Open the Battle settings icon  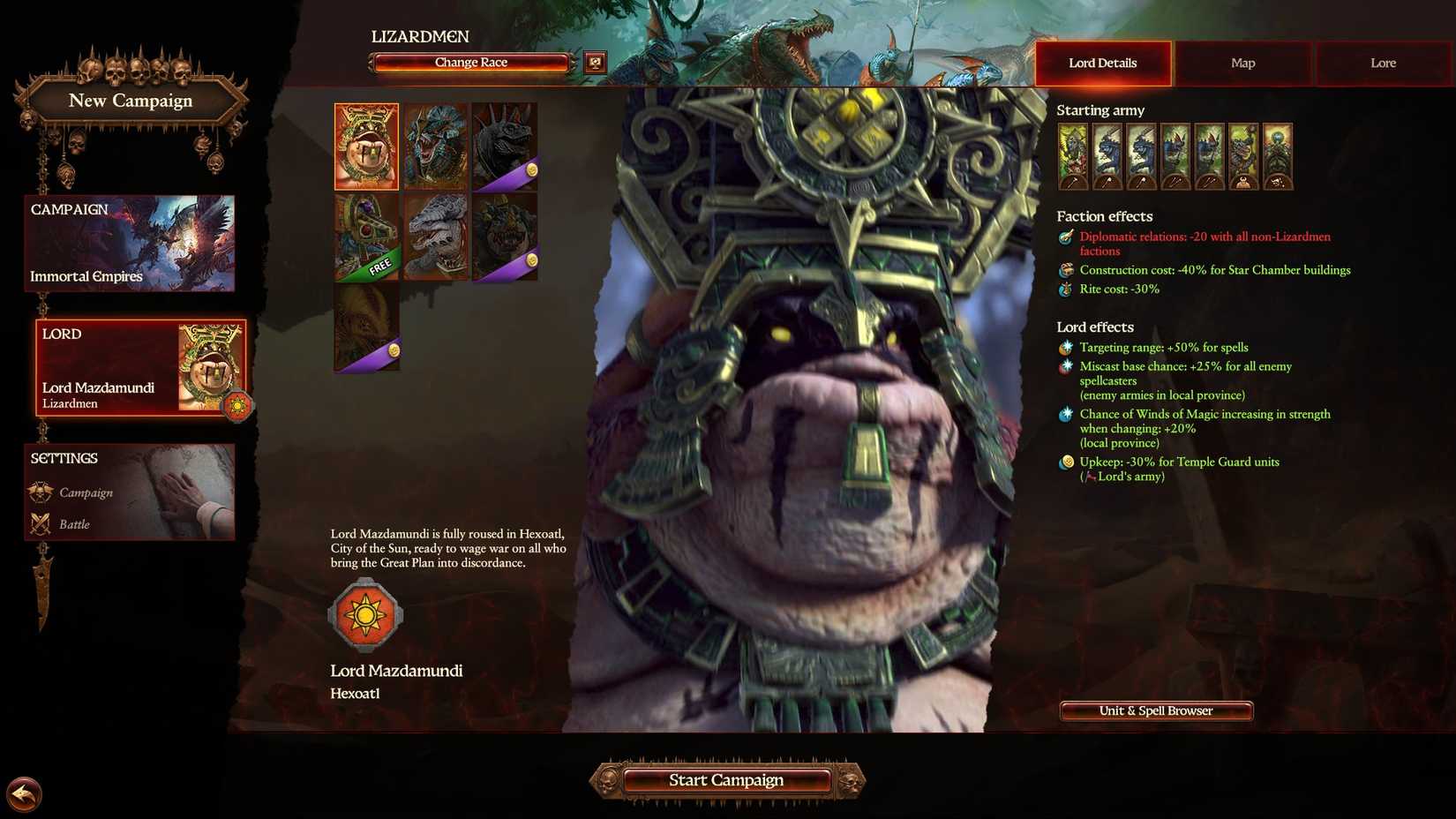click(x=41, y=523)
